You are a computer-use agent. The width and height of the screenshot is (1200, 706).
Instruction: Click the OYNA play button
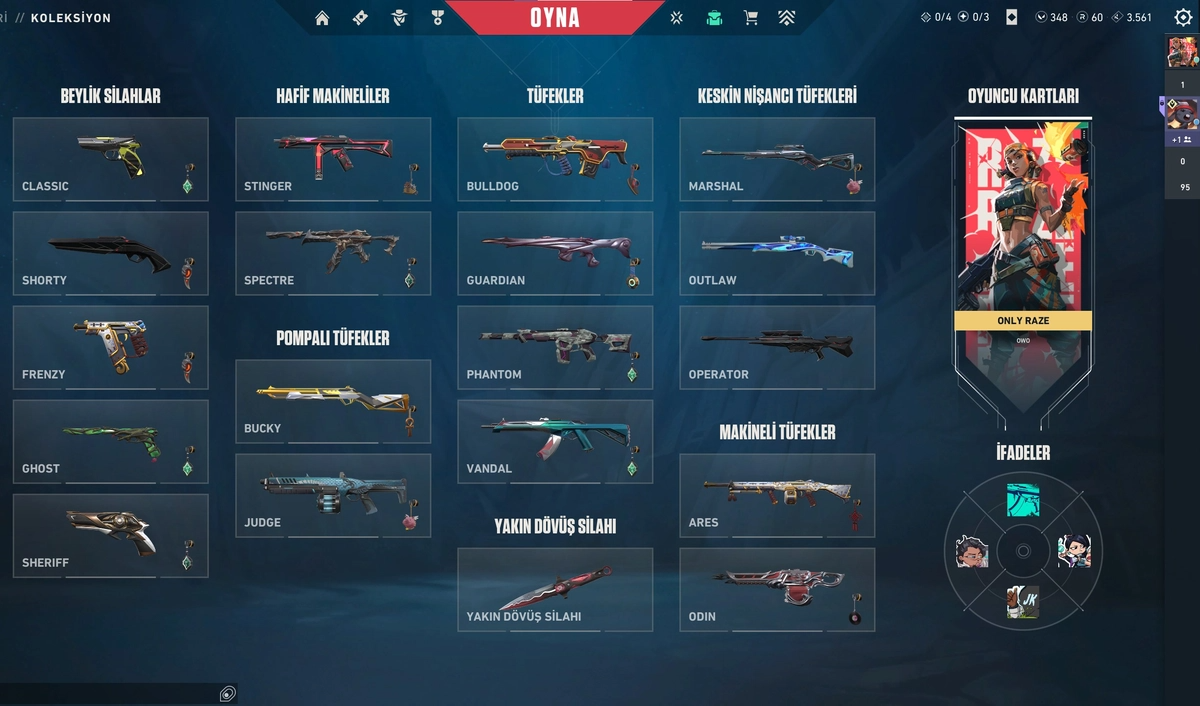tap(555, 18)
